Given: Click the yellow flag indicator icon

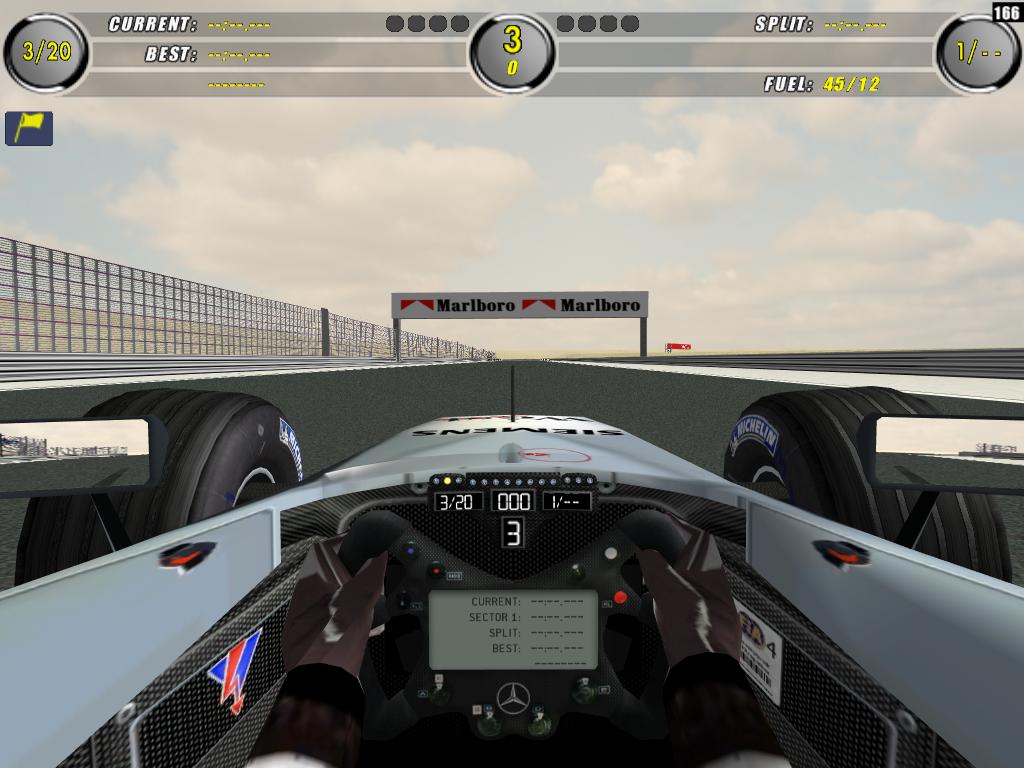Looking at the screenshot, I should pyautogui.click(x=29, y=128).
